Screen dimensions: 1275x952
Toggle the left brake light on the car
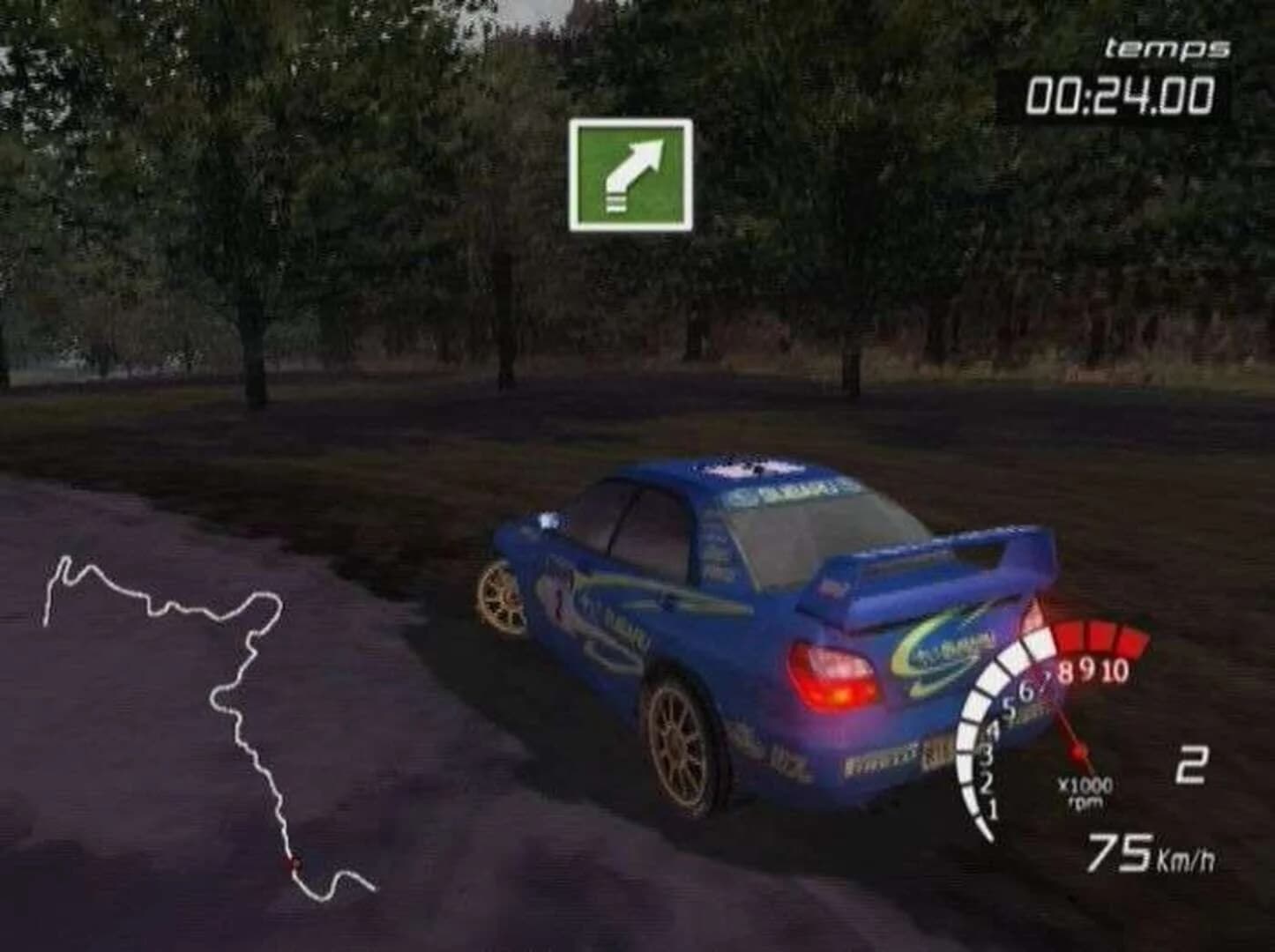(834, 674)
